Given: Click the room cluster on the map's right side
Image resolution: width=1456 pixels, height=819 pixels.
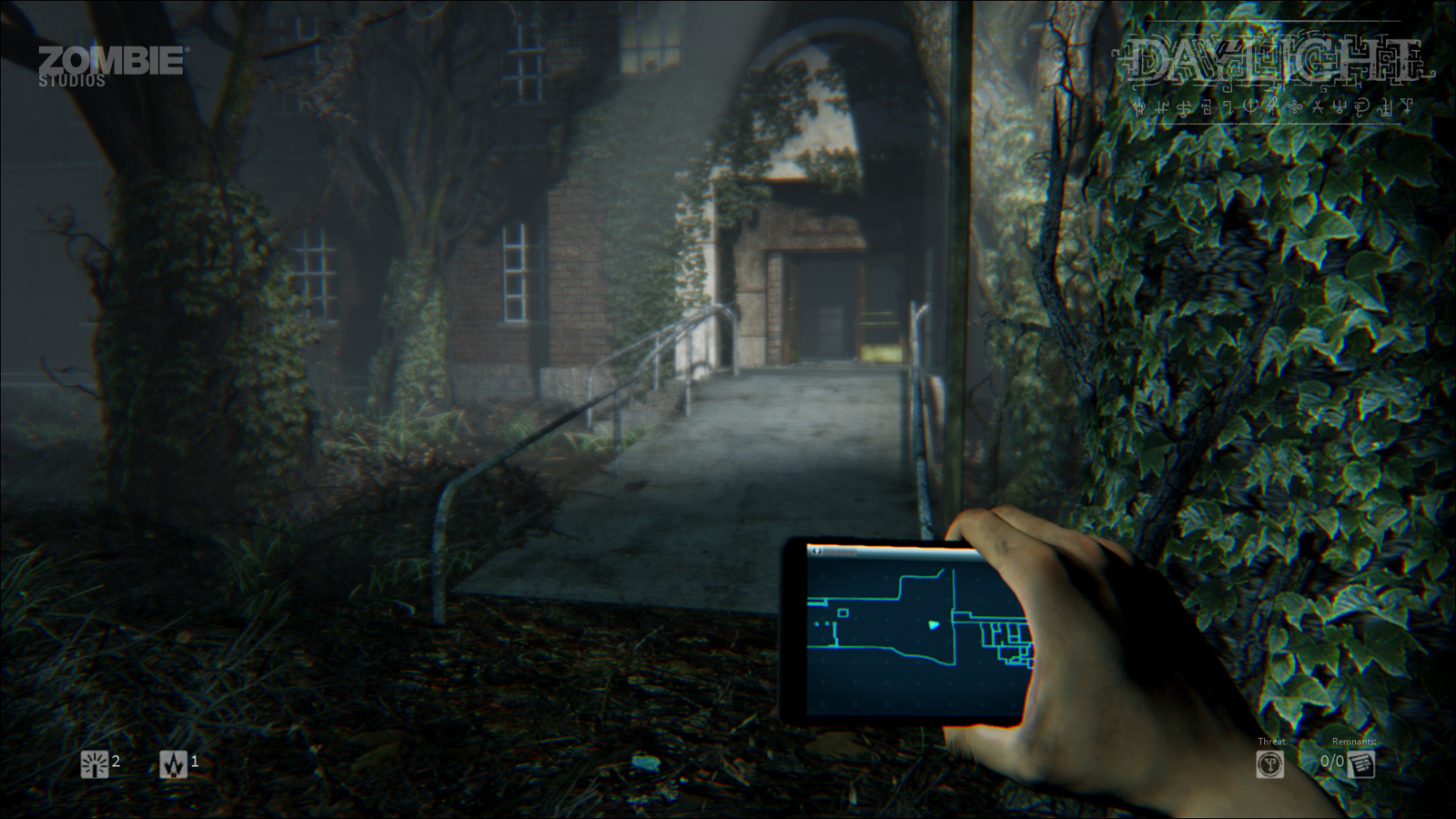Looking at the screenshot, I should 1006,637.
